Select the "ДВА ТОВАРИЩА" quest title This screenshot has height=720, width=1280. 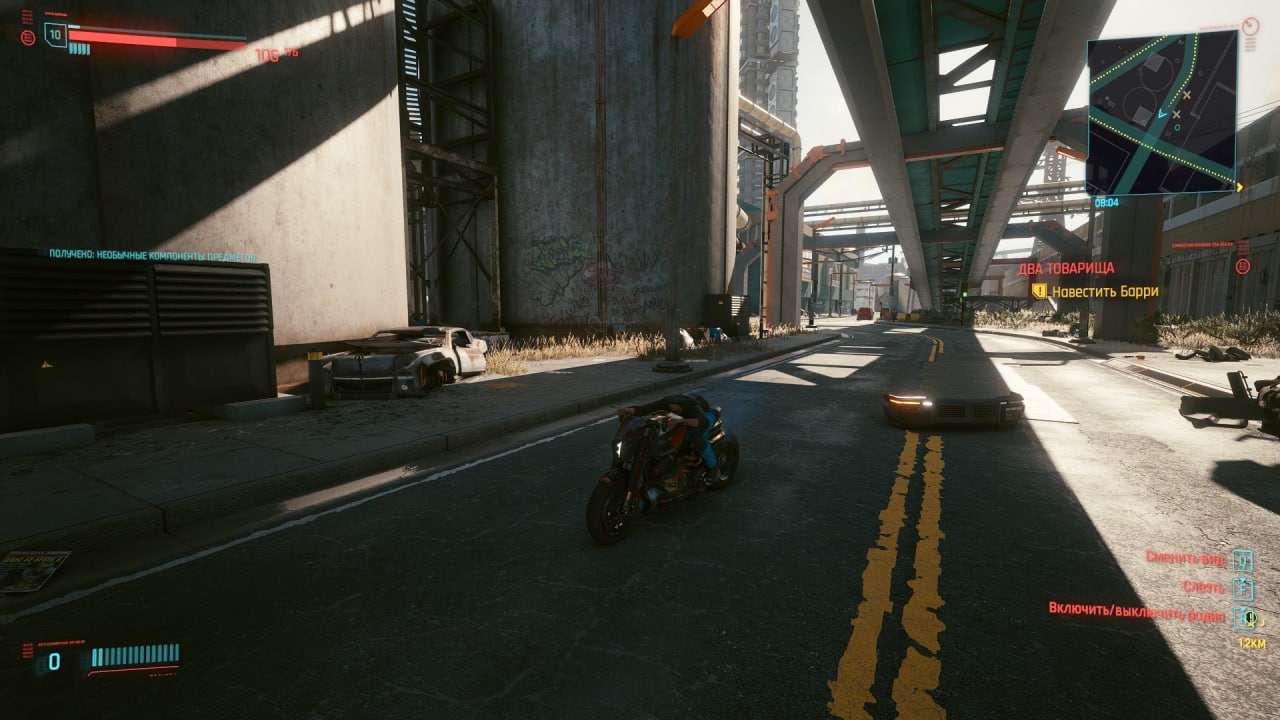pyautogui.click(x=1066, y=268)
